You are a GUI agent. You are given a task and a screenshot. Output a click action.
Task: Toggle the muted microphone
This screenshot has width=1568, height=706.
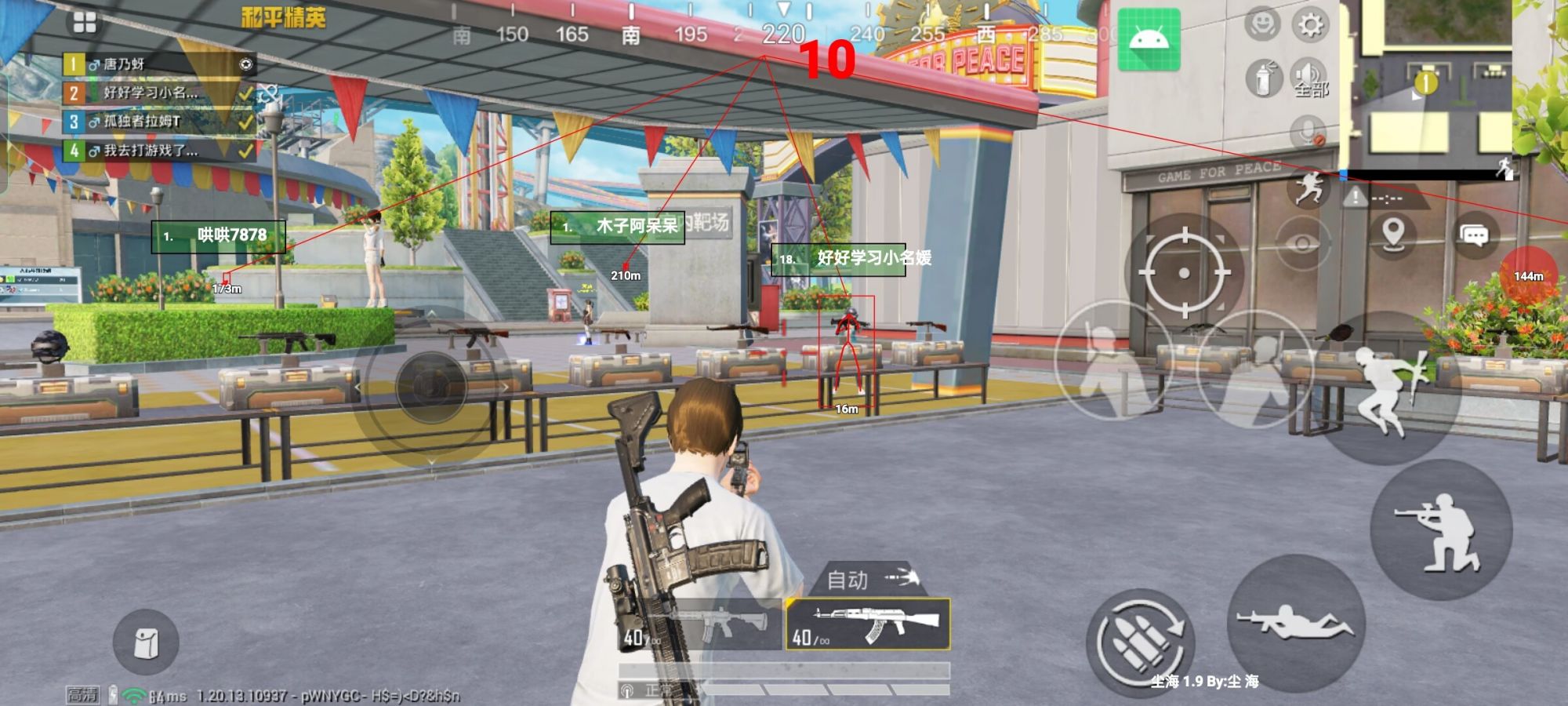[1308, 131]
